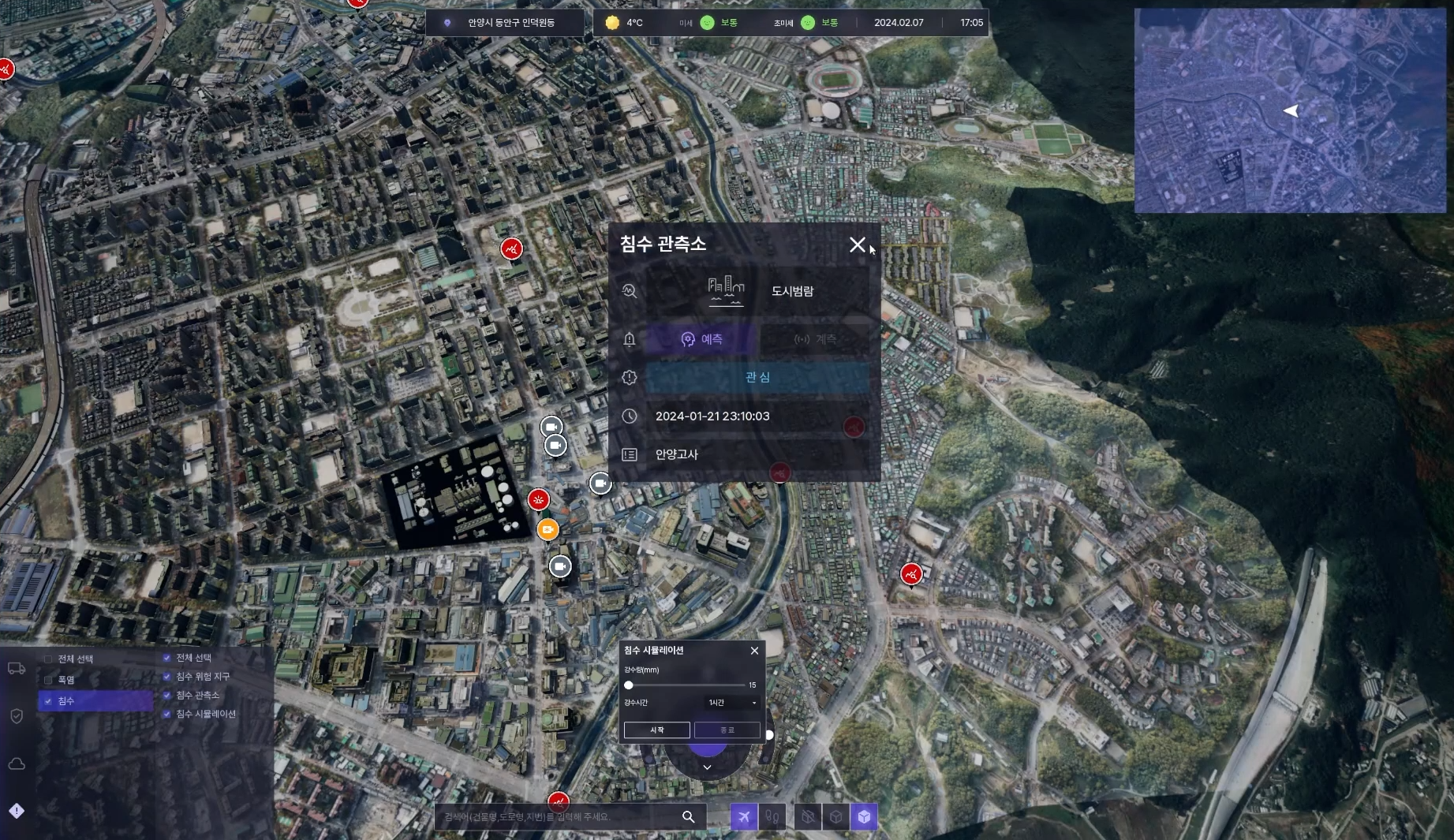Click the minimap in the corner
The width and height of the screenshot is (1454, 840).
[x=1290, y=110]
